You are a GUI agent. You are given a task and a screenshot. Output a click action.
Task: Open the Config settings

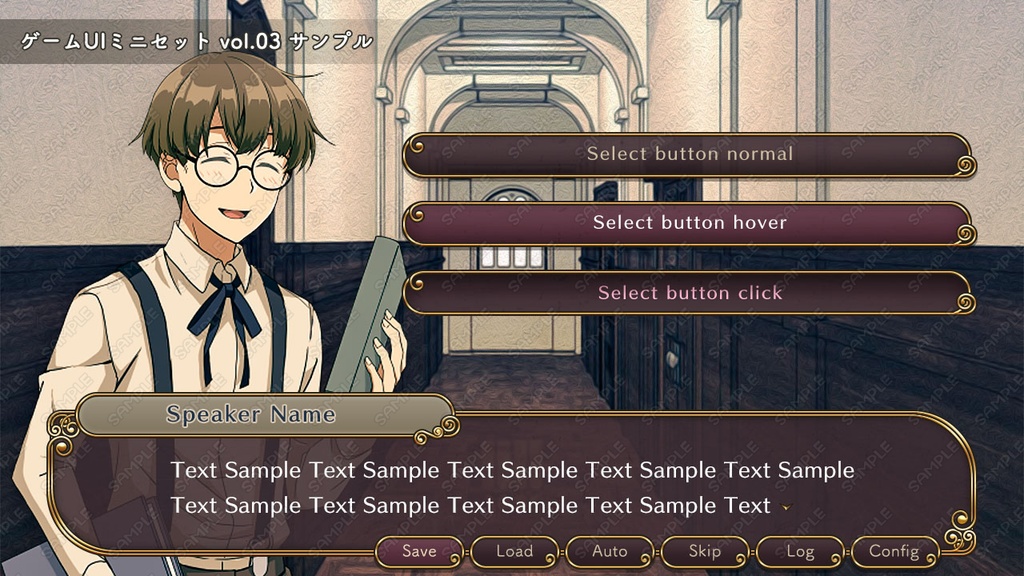(x=894, y=551)
